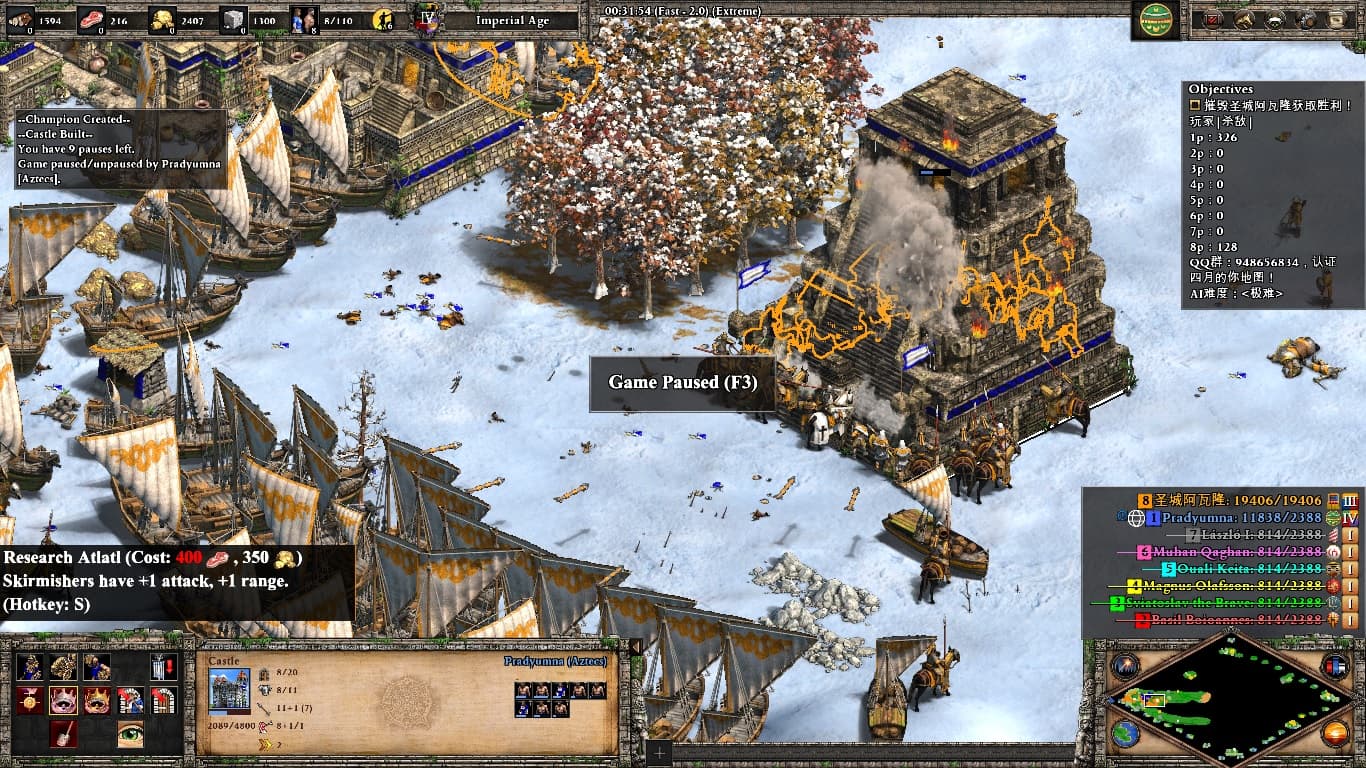Click the scroll icon at top-right corner
This screenshot has width=1366, height=768.
click(1335, 19)
